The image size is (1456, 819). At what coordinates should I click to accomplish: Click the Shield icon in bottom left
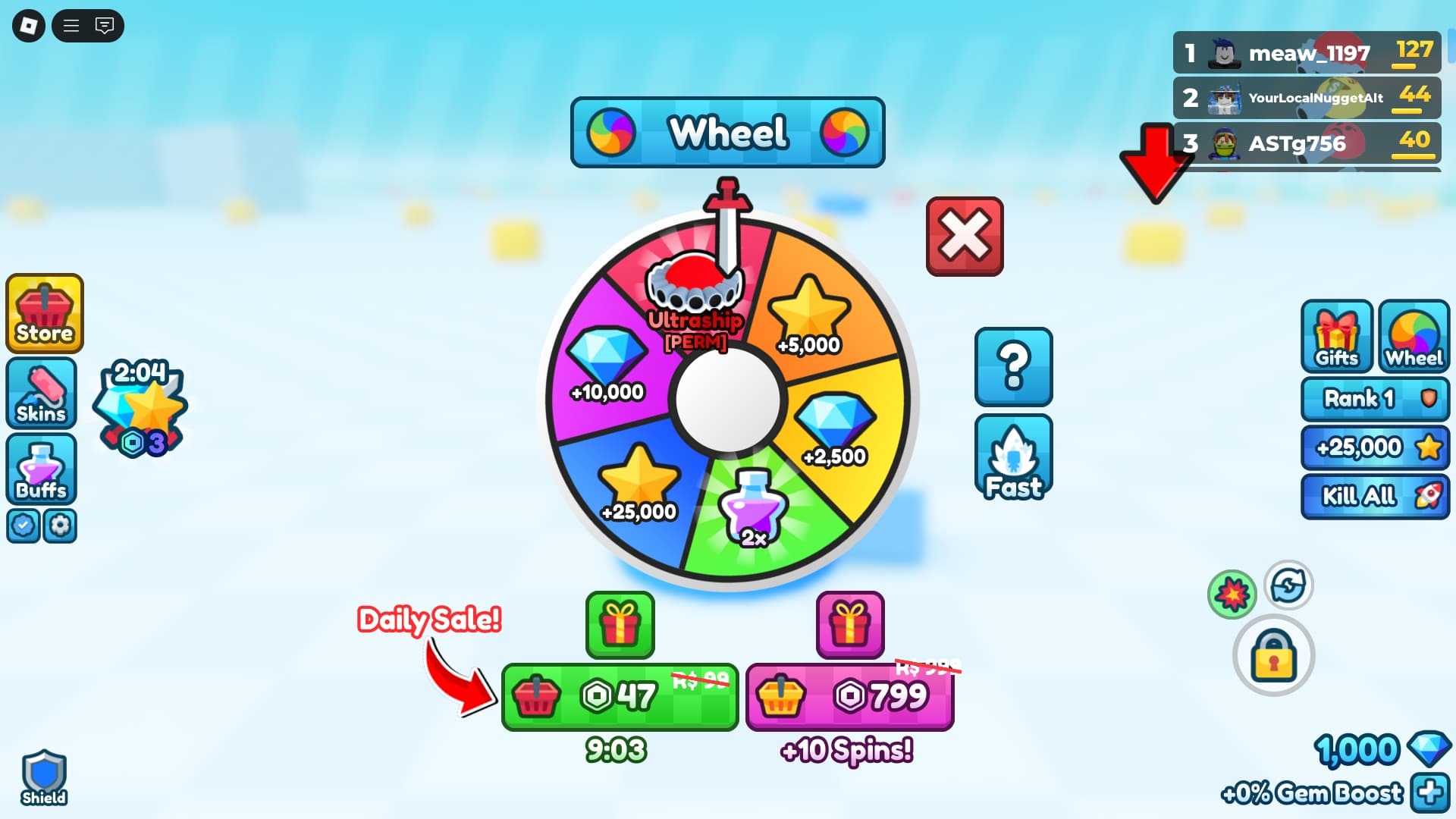tap(43, 775)
